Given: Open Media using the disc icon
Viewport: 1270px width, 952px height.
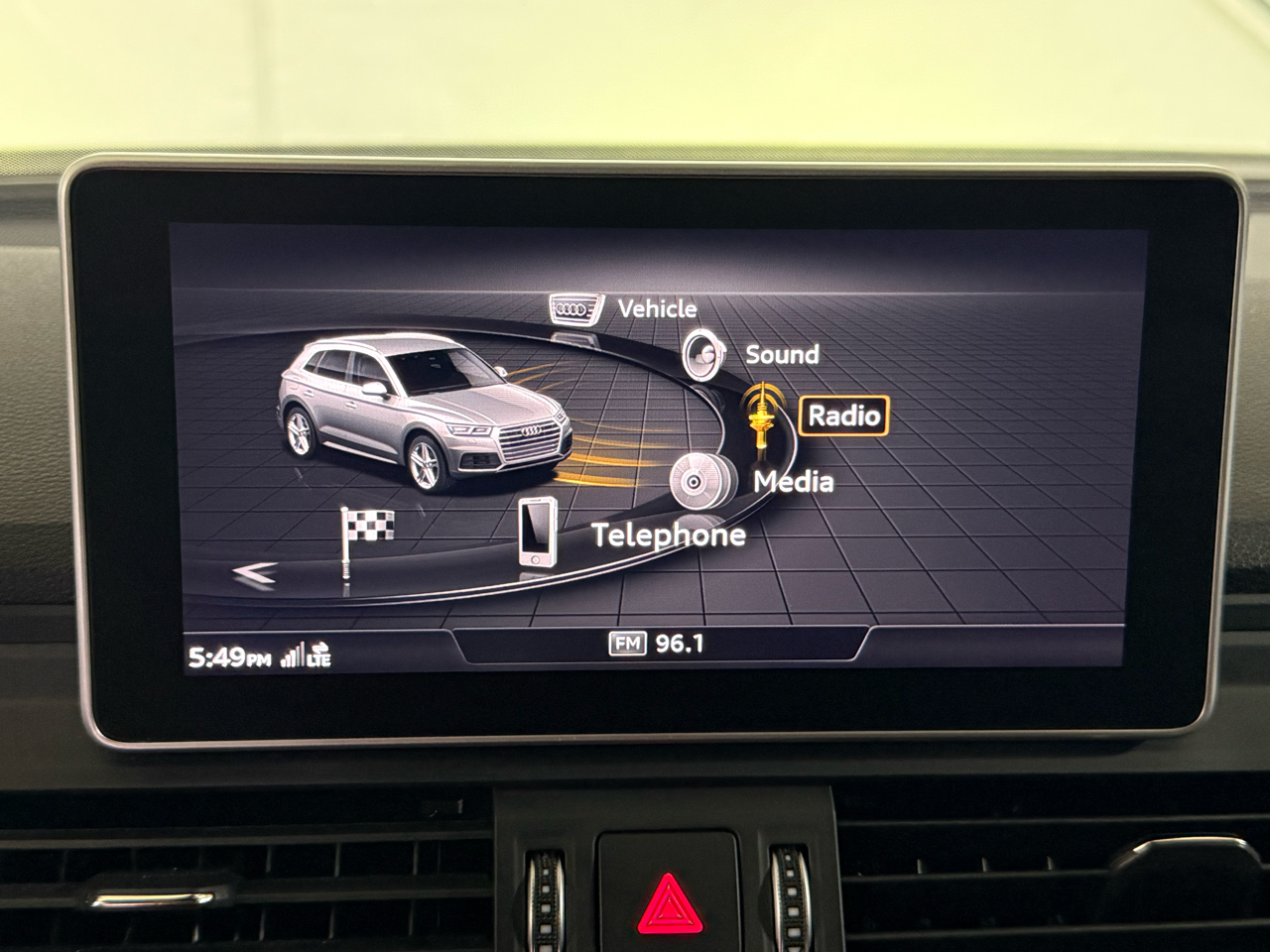Looking at the screenshot, I should click(x=697, y=483).
